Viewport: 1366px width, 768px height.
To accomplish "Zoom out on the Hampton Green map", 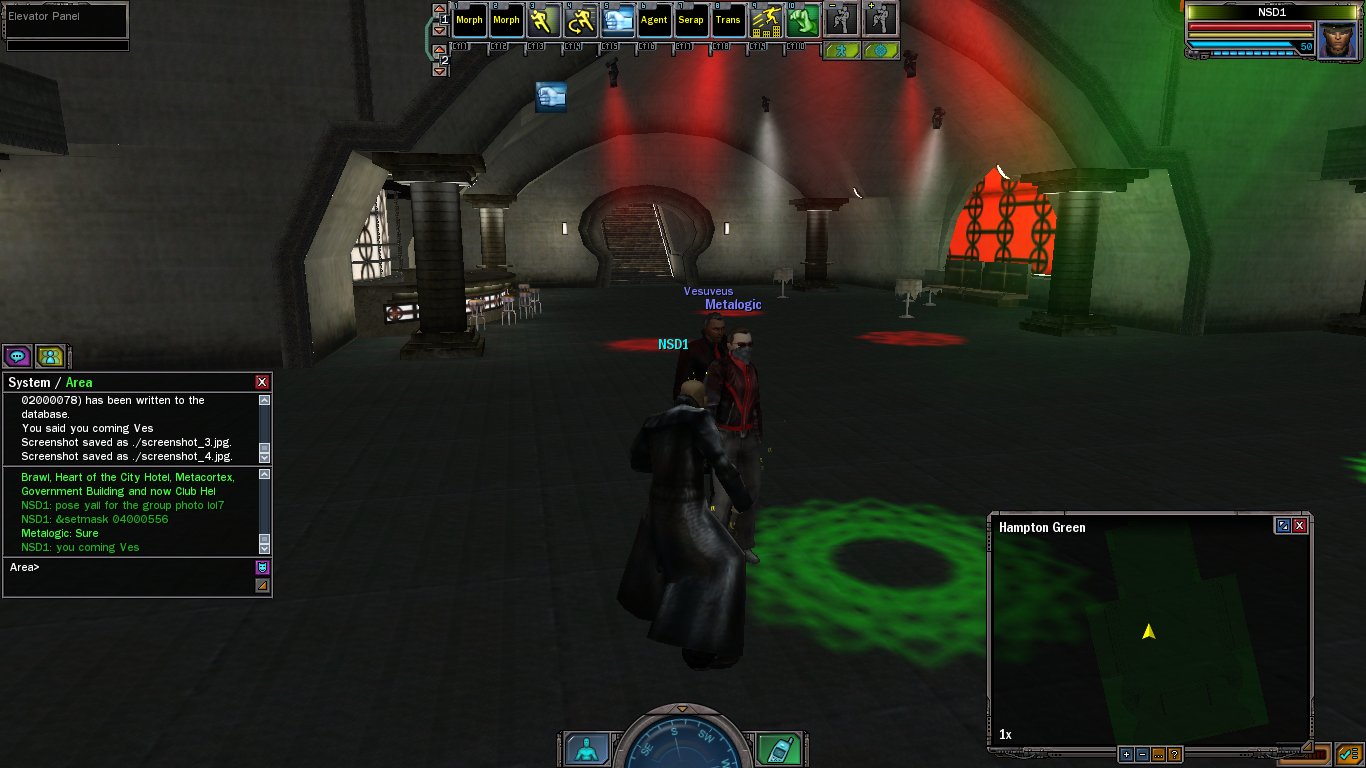I will (1142, 755).
